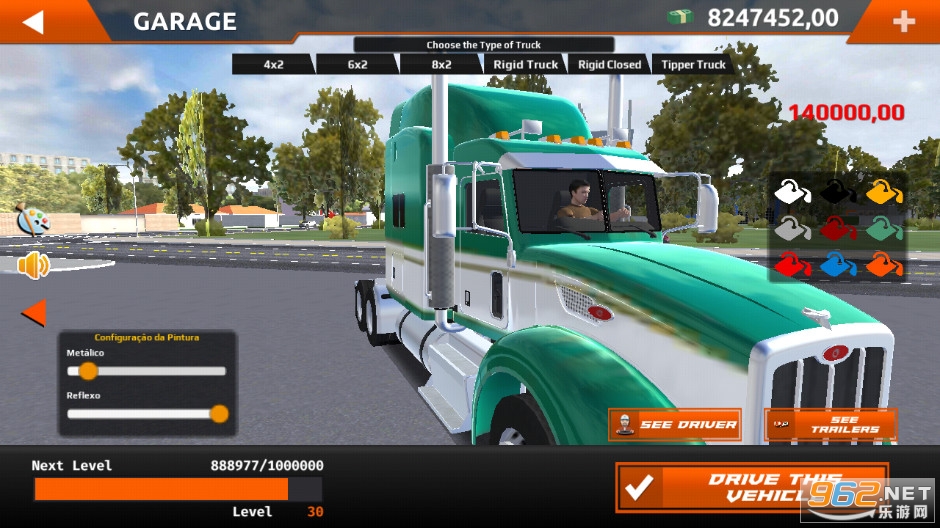The image size is (940, 528).
Task: Select the 8x2 truck category
Action: click(x=440, y=64)
